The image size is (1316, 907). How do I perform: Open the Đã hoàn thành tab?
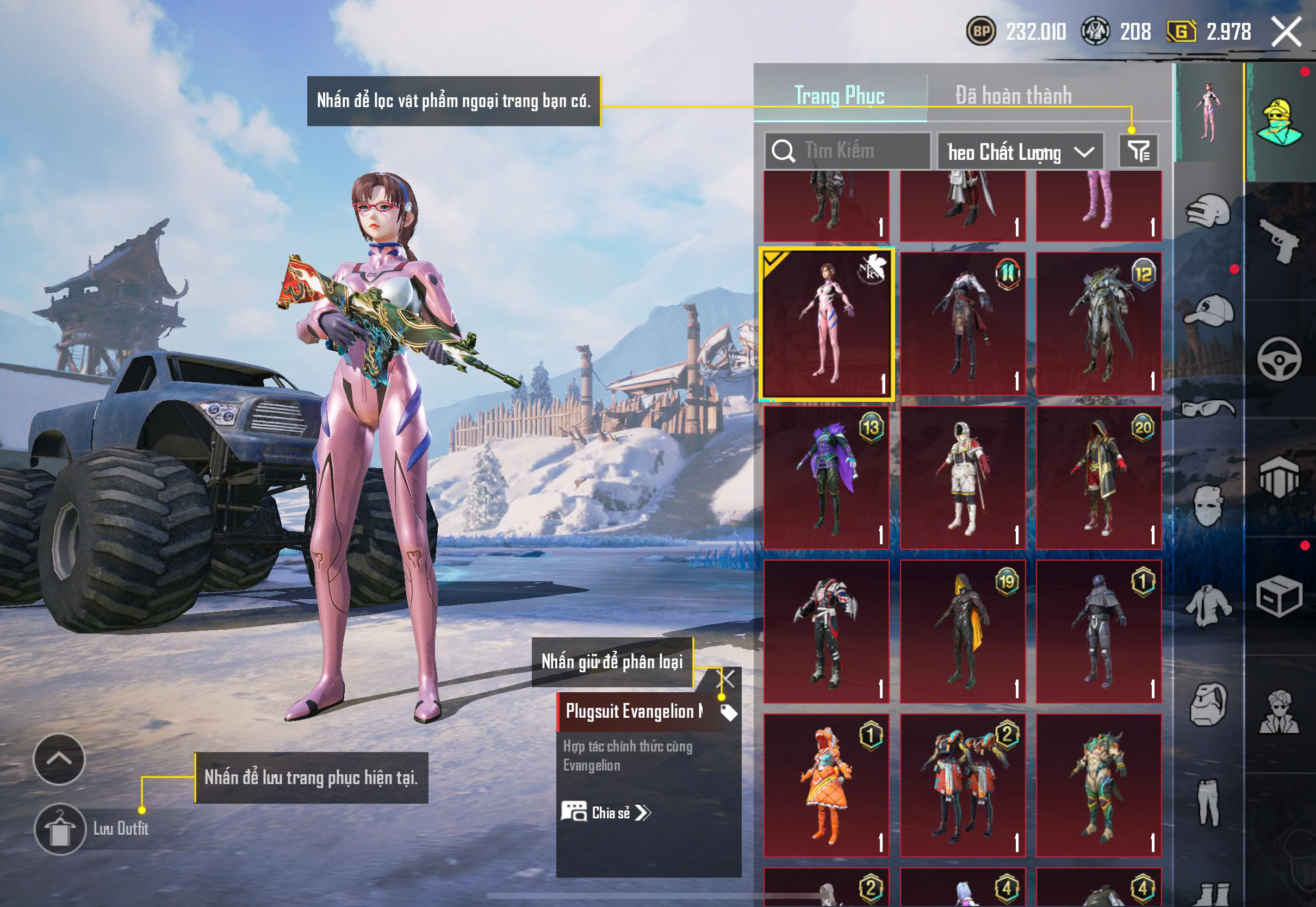pos(1013,95)
